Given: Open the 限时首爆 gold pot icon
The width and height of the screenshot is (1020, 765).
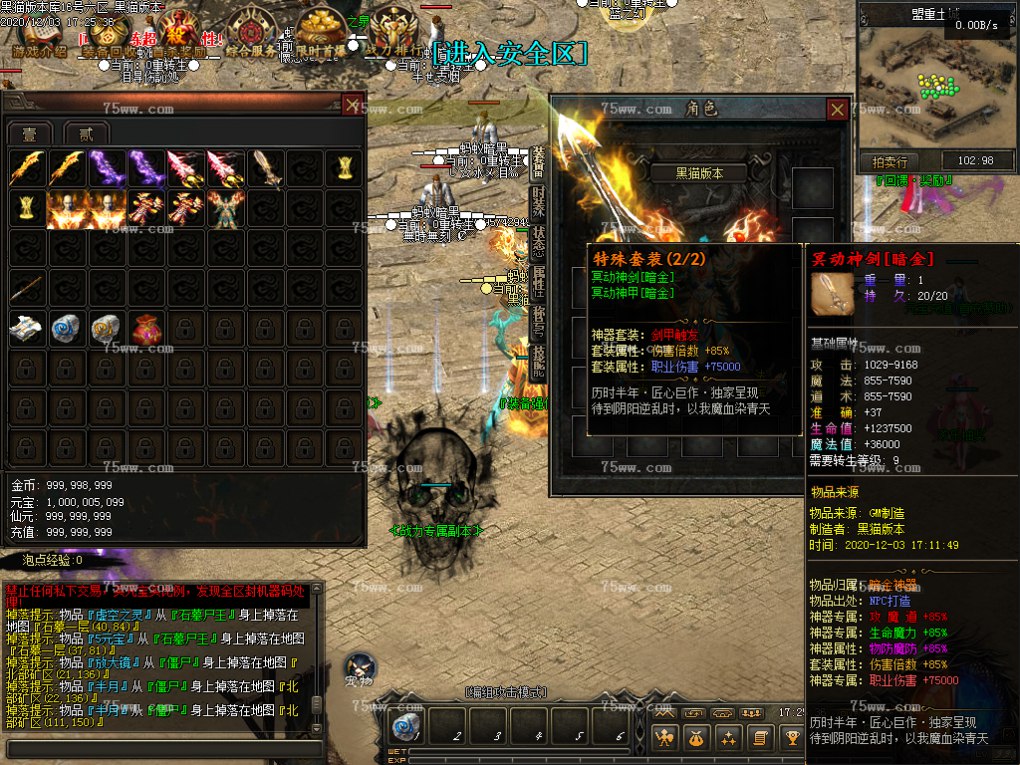Looking at the screenshot, I should click(x=320, y=30).
